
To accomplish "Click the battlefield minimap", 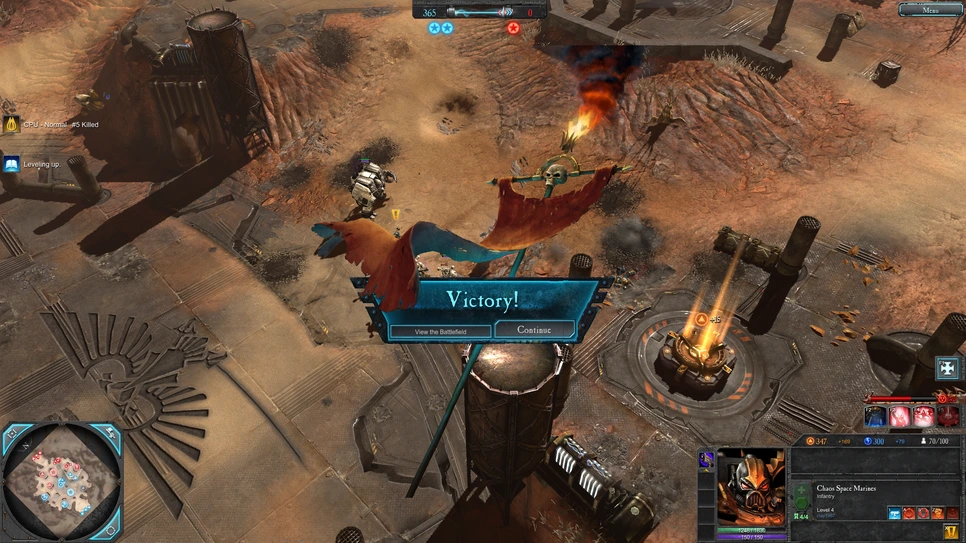I will [60, 481].
